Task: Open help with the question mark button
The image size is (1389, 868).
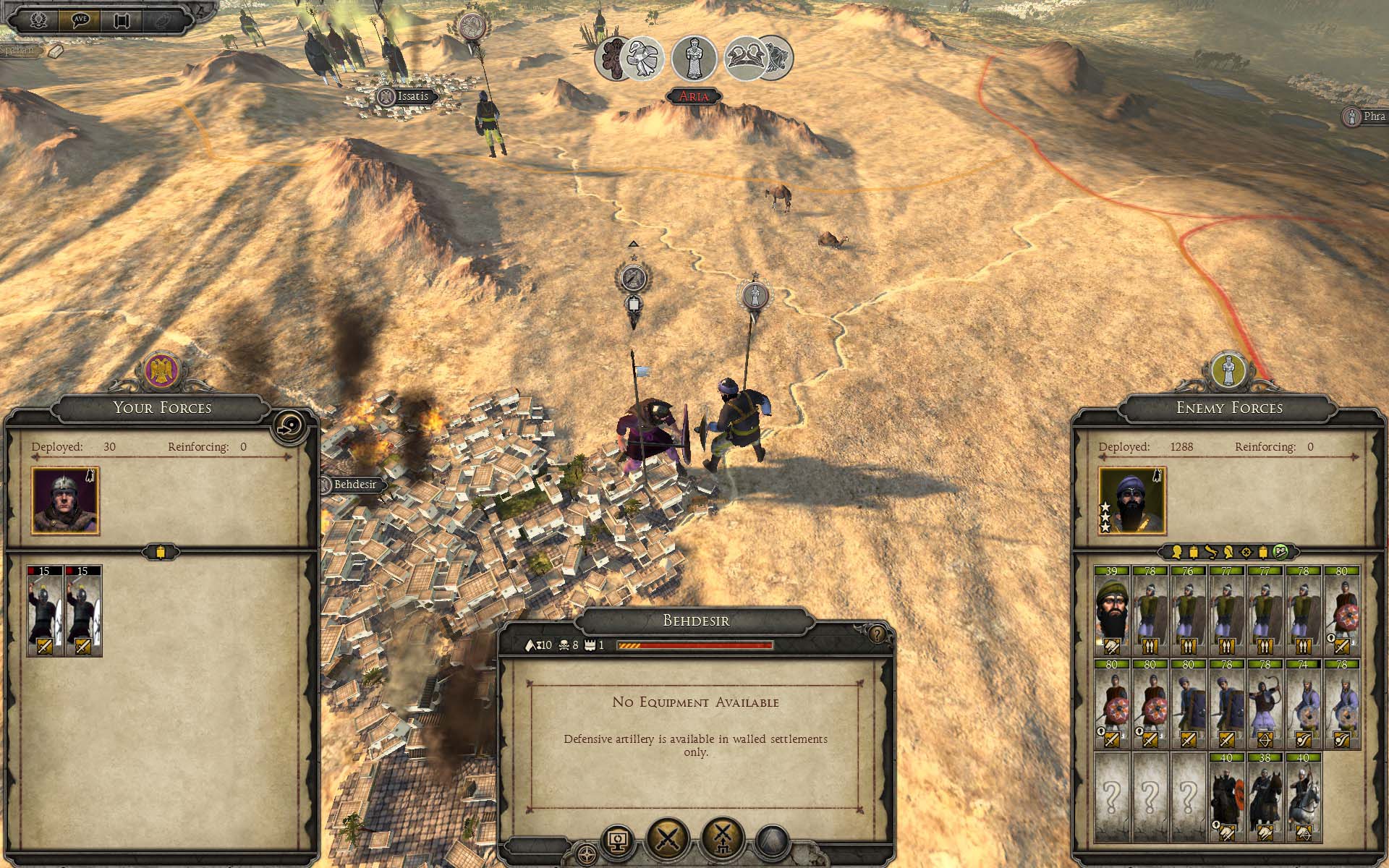Action: click(877, 635)
